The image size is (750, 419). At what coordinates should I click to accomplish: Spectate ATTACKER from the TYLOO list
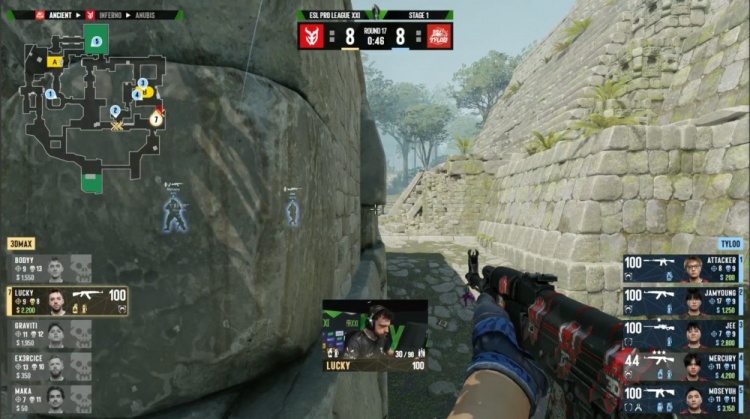pos(682,268)
